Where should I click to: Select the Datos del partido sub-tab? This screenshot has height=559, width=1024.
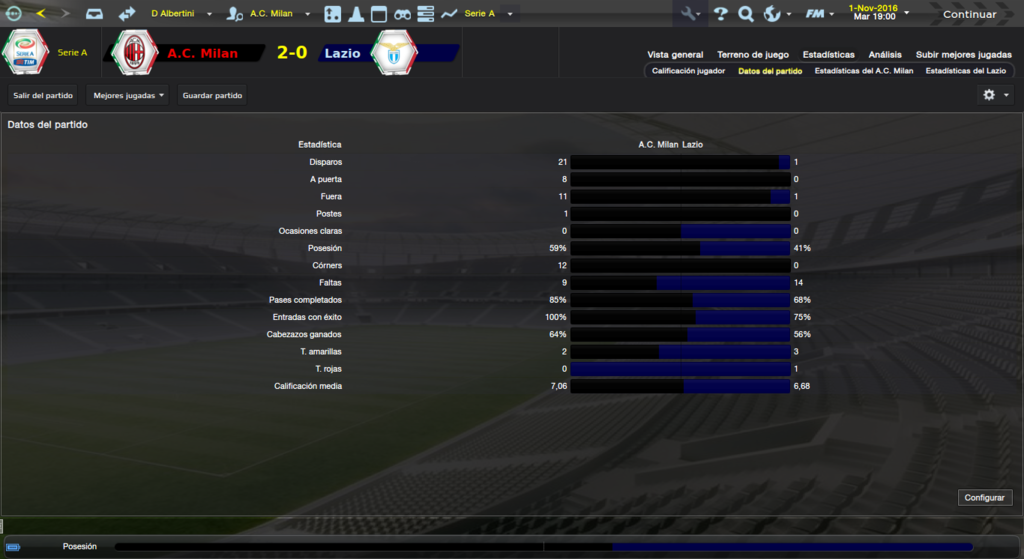(770, 71)
